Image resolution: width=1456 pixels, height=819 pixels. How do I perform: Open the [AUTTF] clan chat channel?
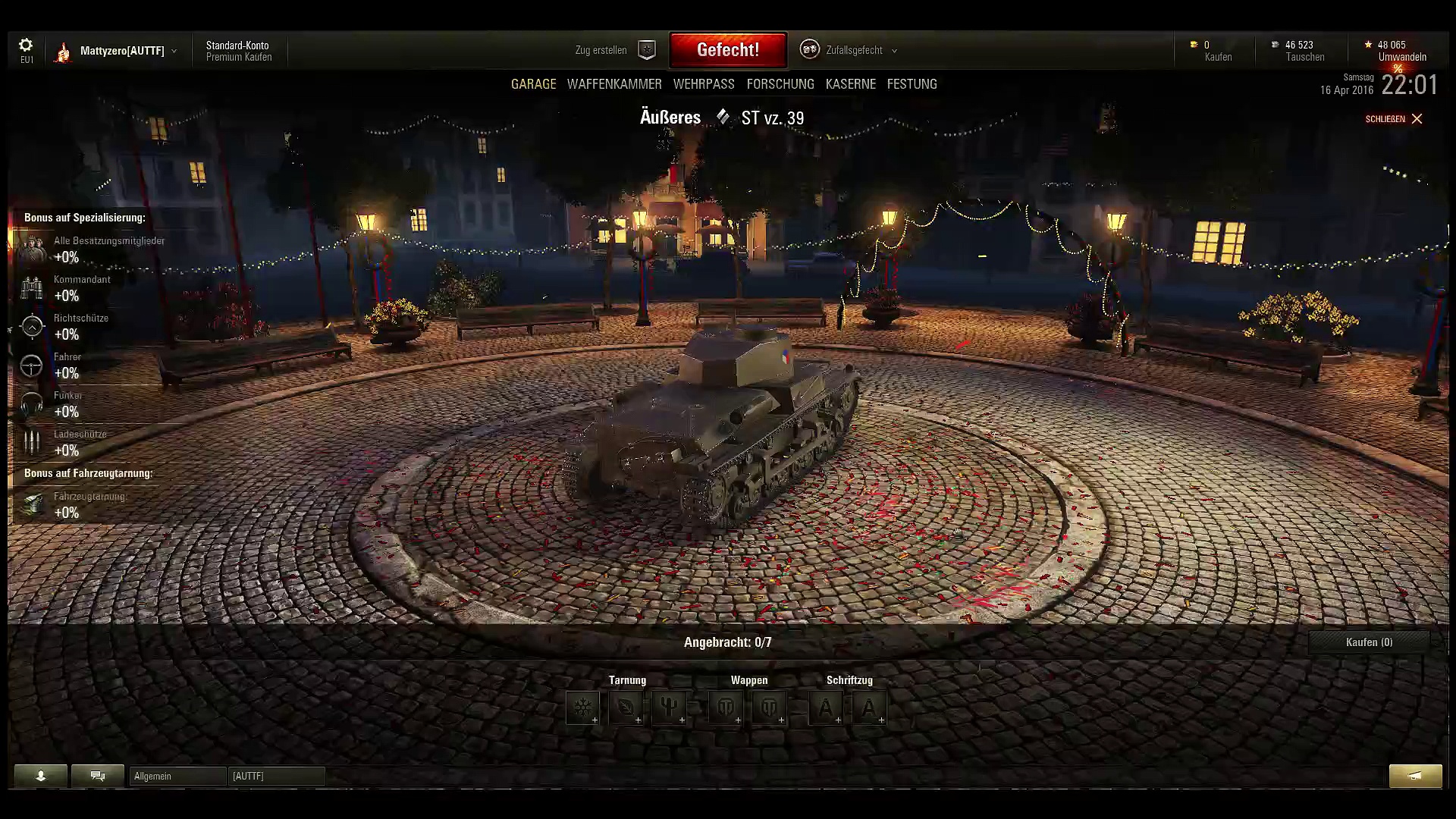276,776
